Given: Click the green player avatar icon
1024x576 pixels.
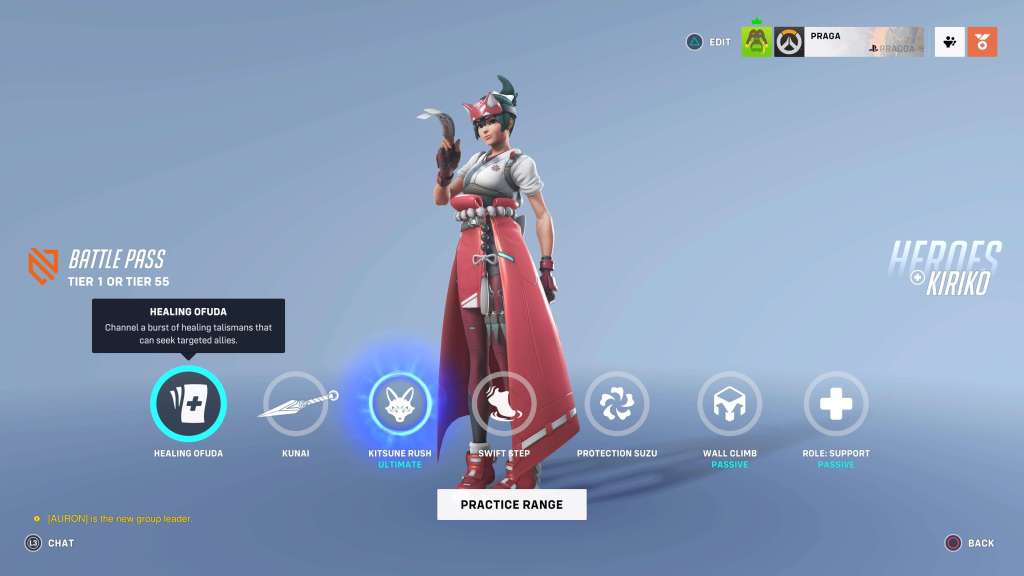Looking at the screenshot, I should (756, 42).
